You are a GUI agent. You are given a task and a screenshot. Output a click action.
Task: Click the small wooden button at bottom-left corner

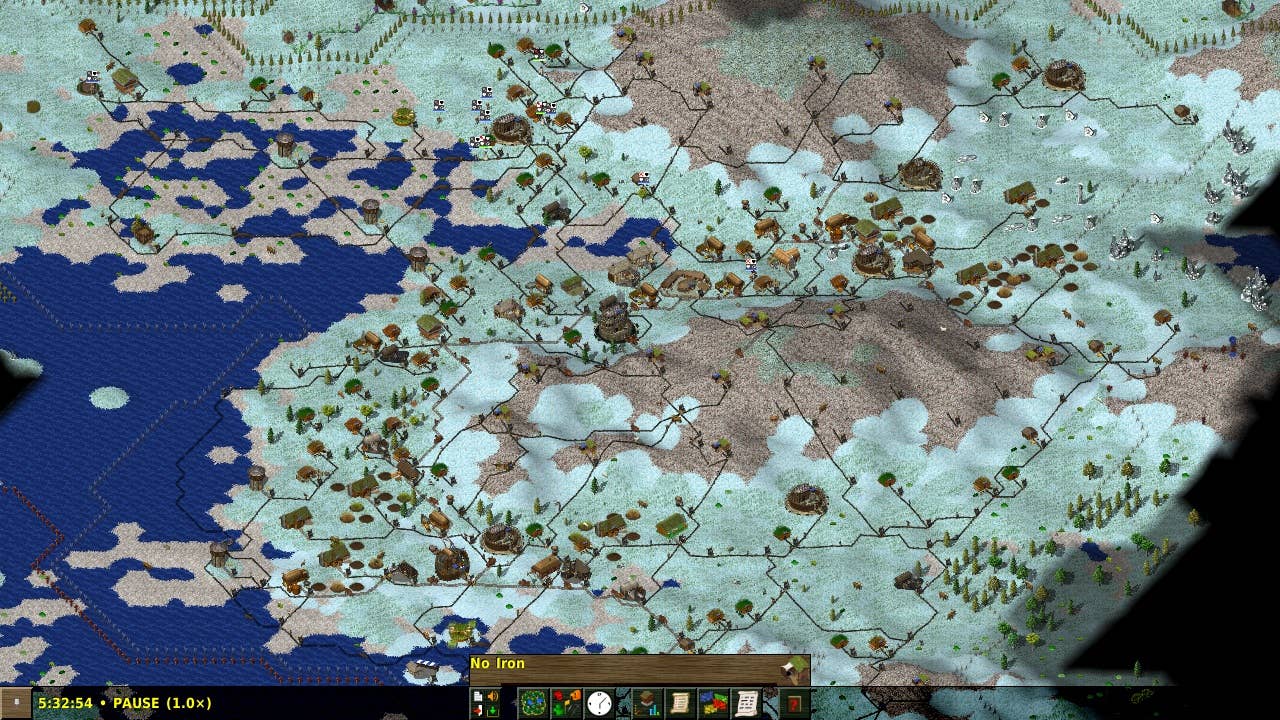[15, 702]
